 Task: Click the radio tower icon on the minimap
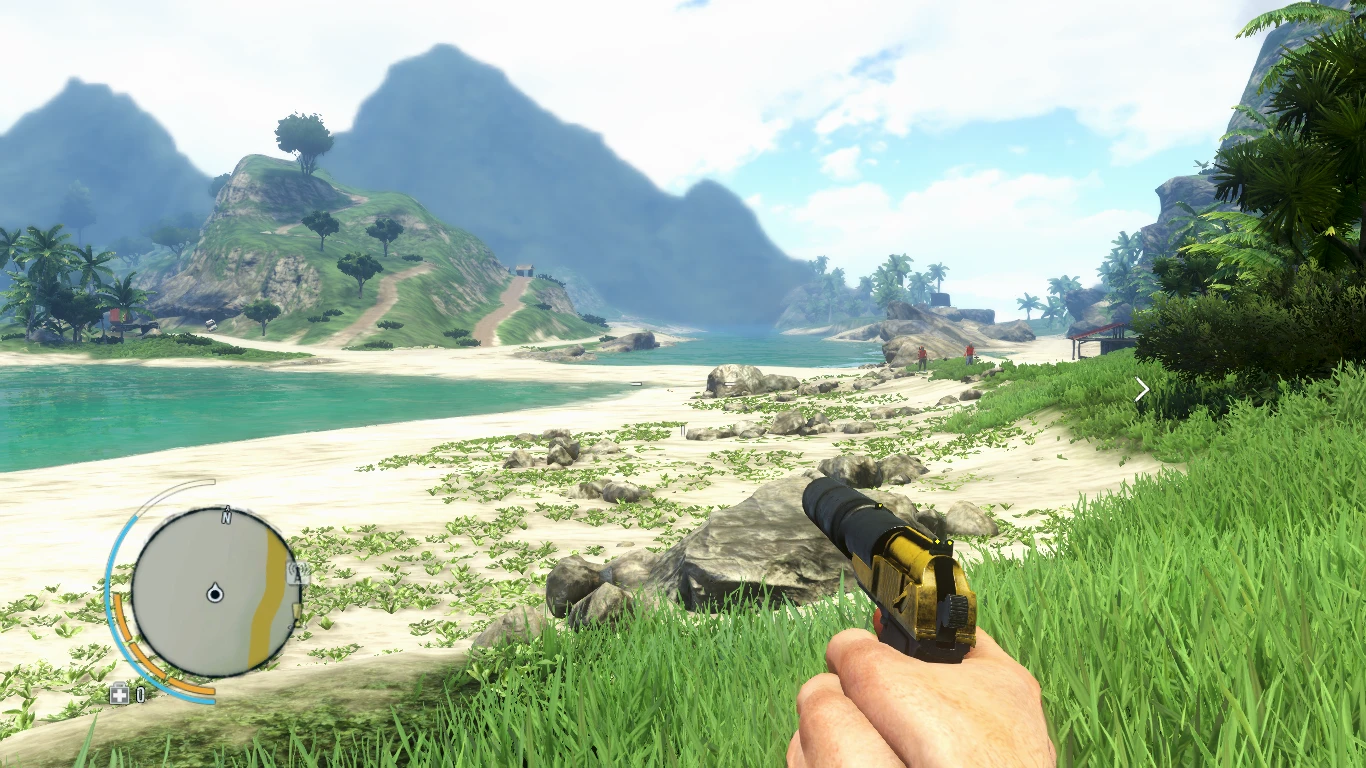coord(297,571)
